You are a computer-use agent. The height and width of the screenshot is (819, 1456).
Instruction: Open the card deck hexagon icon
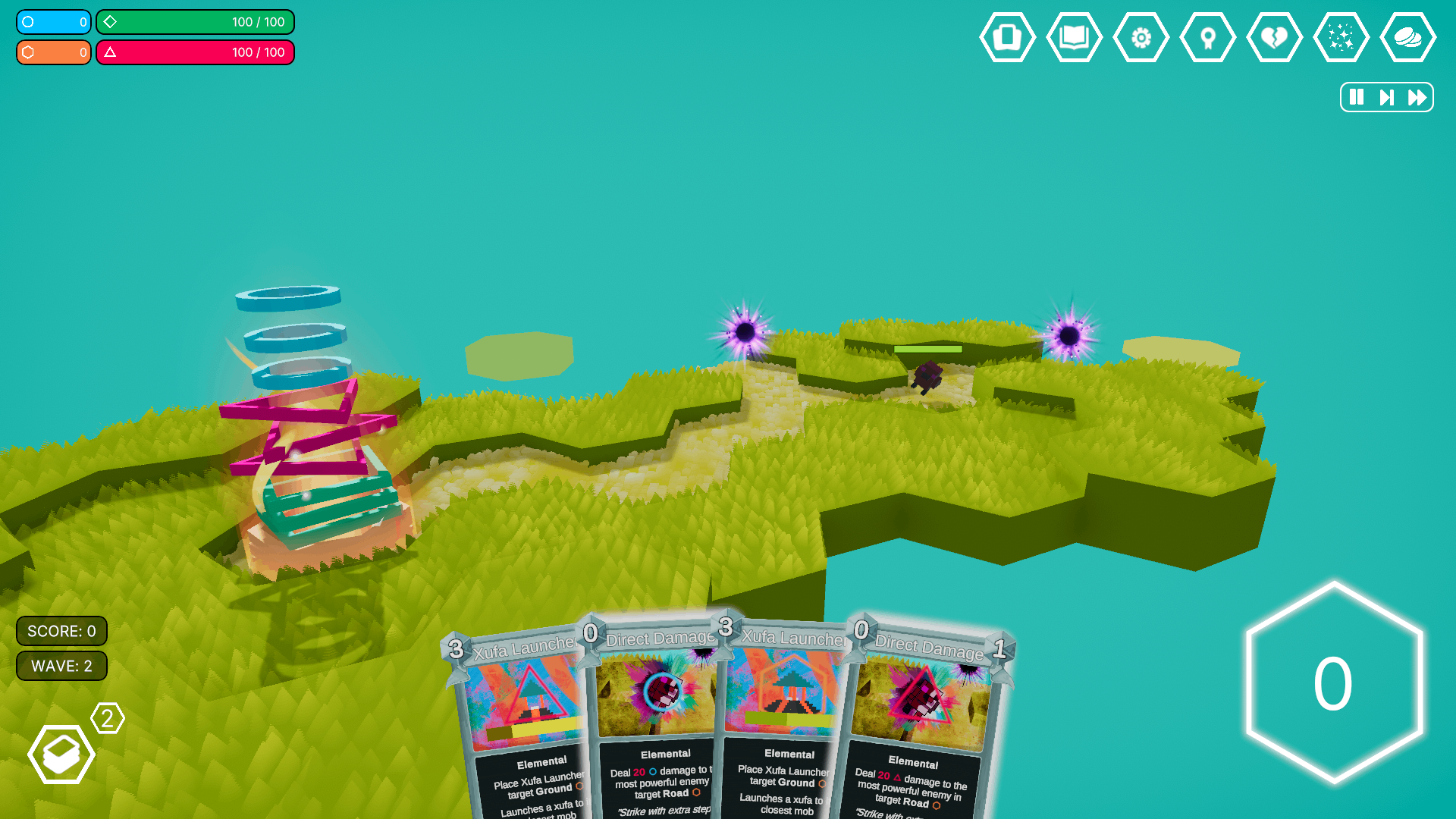(x=1007, y=37)
